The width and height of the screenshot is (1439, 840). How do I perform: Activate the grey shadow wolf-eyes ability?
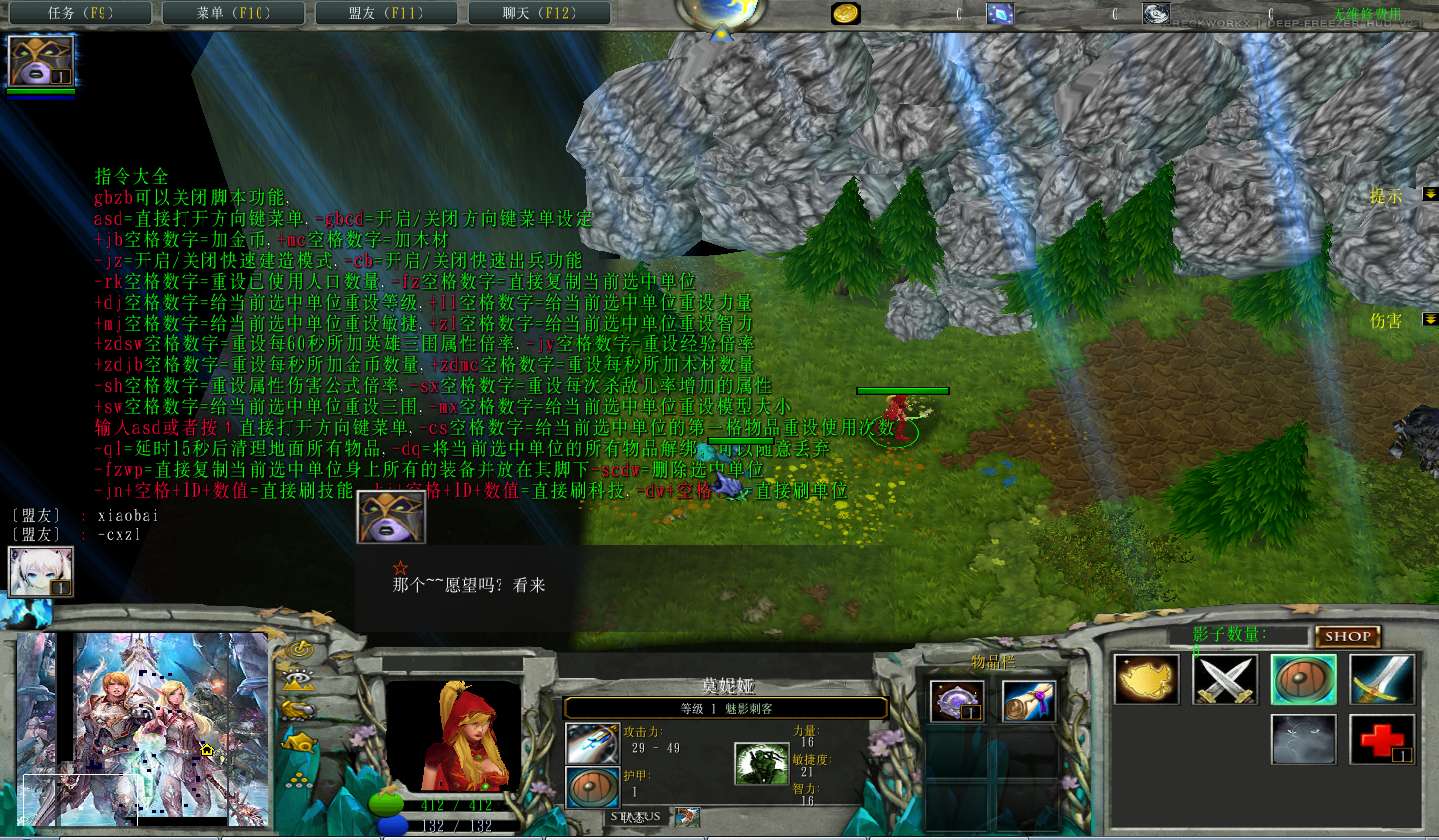click(x=1303, y=740)
